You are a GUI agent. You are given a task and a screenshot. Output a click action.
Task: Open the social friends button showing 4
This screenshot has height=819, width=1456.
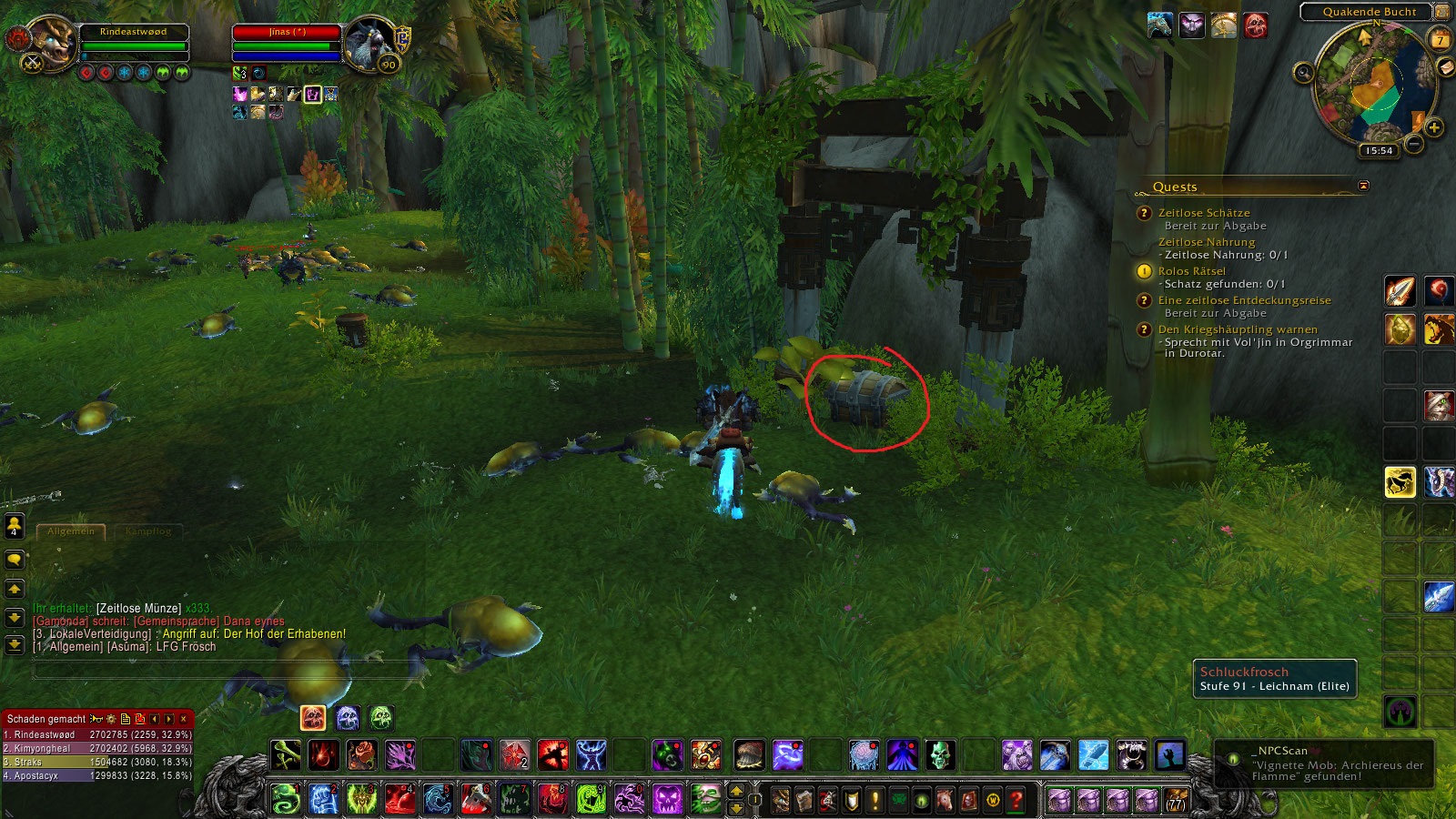pos(15,526)
